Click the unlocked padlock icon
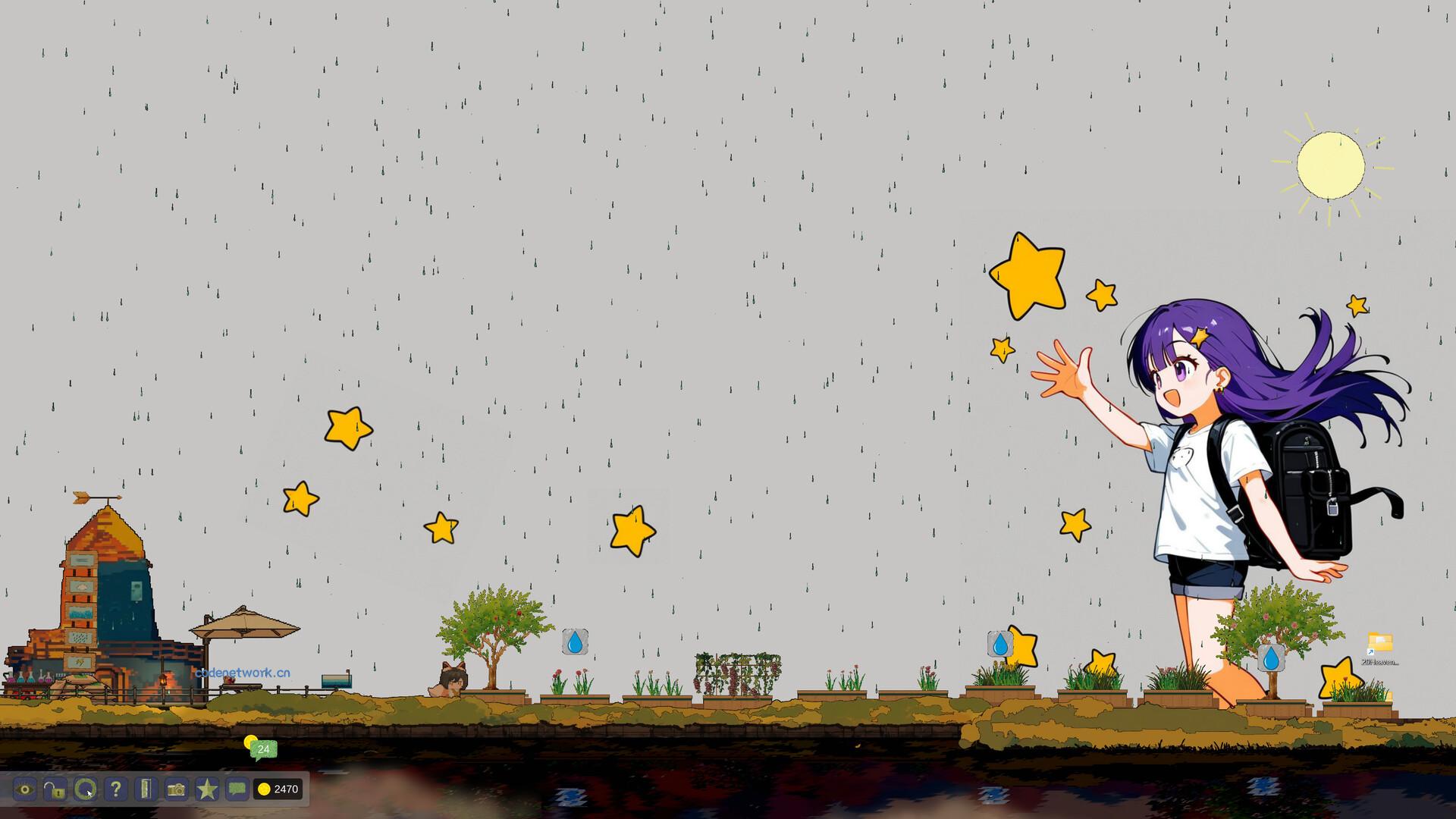This screenshot has width=1456, height=819. point(55,789)
